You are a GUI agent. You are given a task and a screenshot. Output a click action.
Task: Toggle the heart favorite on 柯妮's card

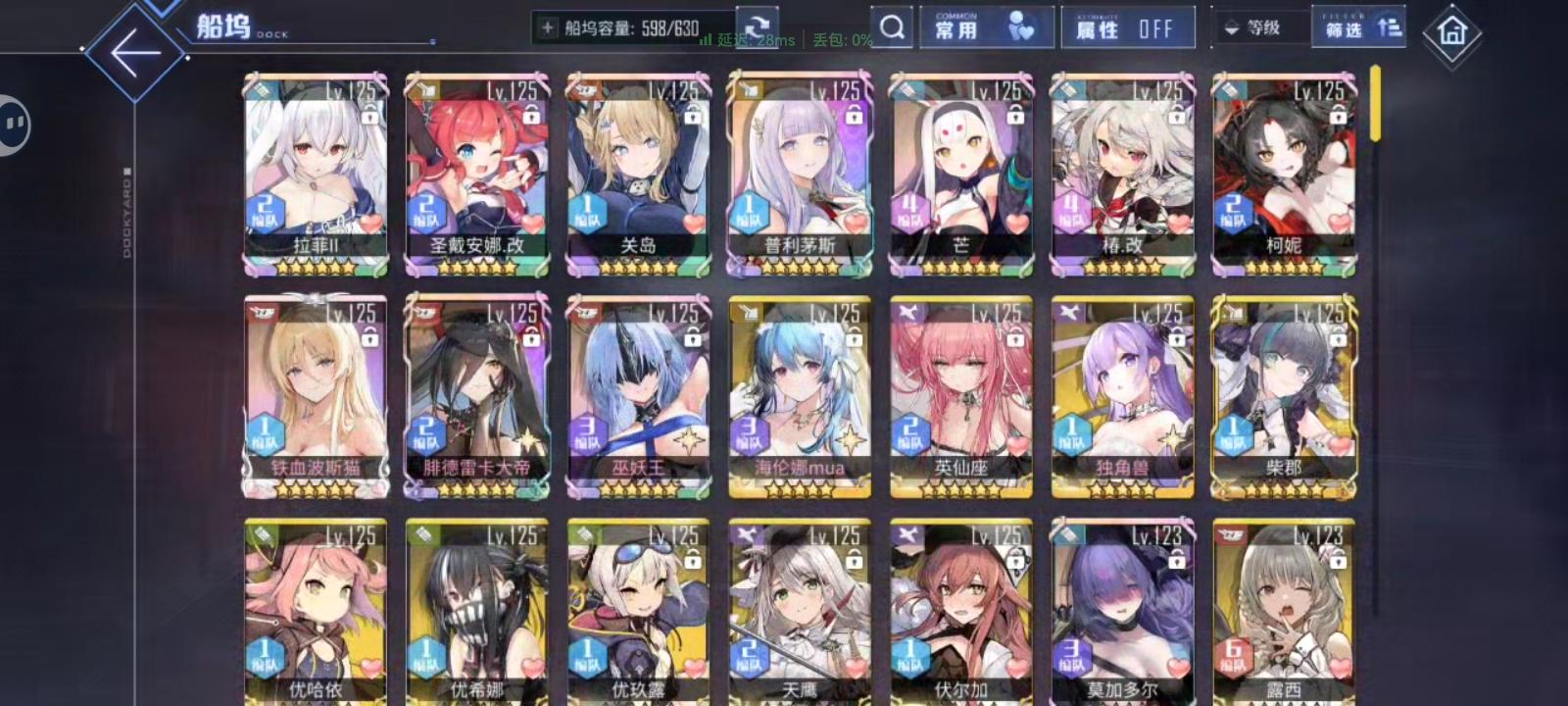tap(1338, 226)
